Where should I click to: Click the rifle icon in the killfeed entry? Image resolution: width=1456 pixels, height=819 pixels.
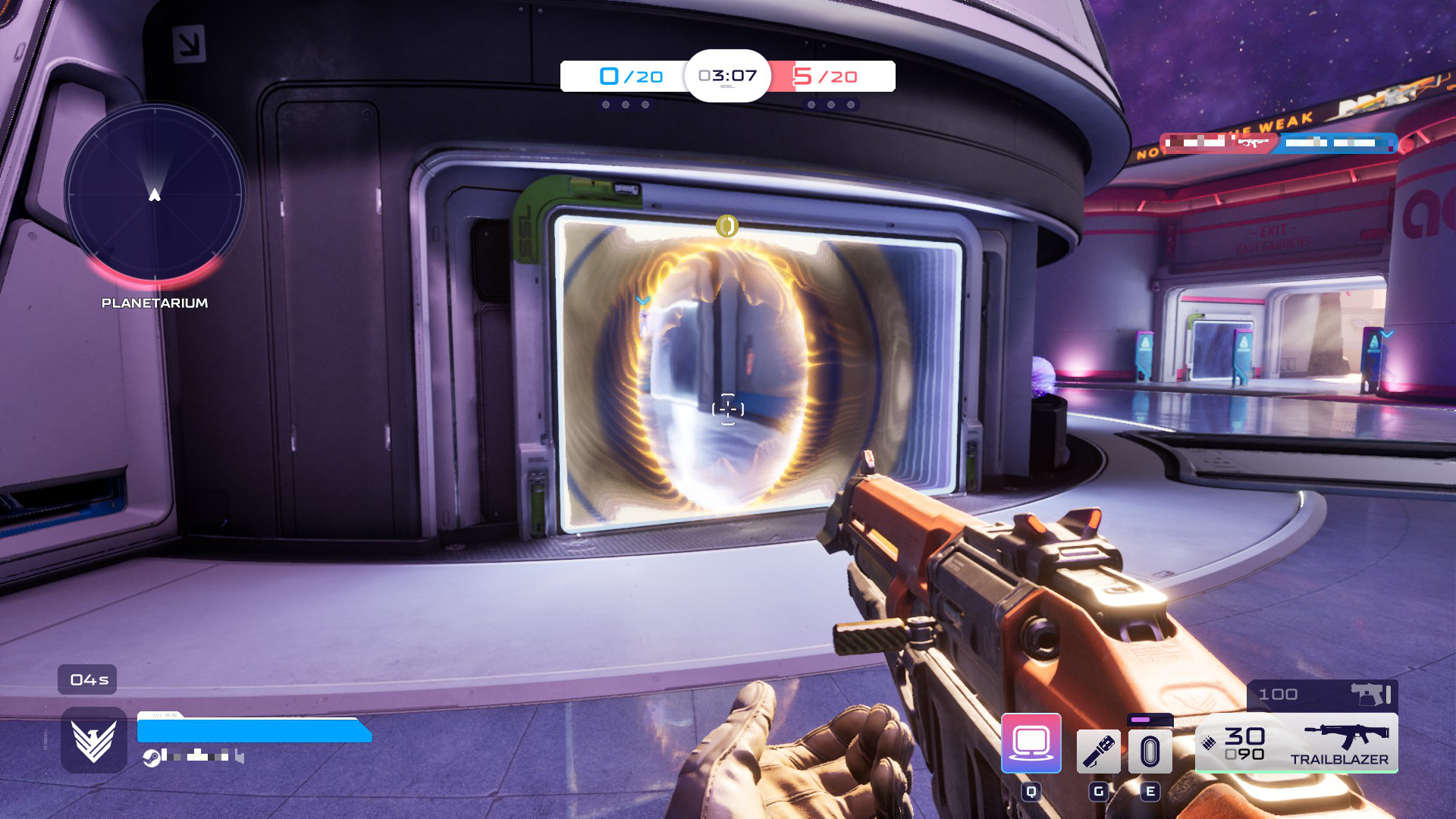click(1253, 143)
